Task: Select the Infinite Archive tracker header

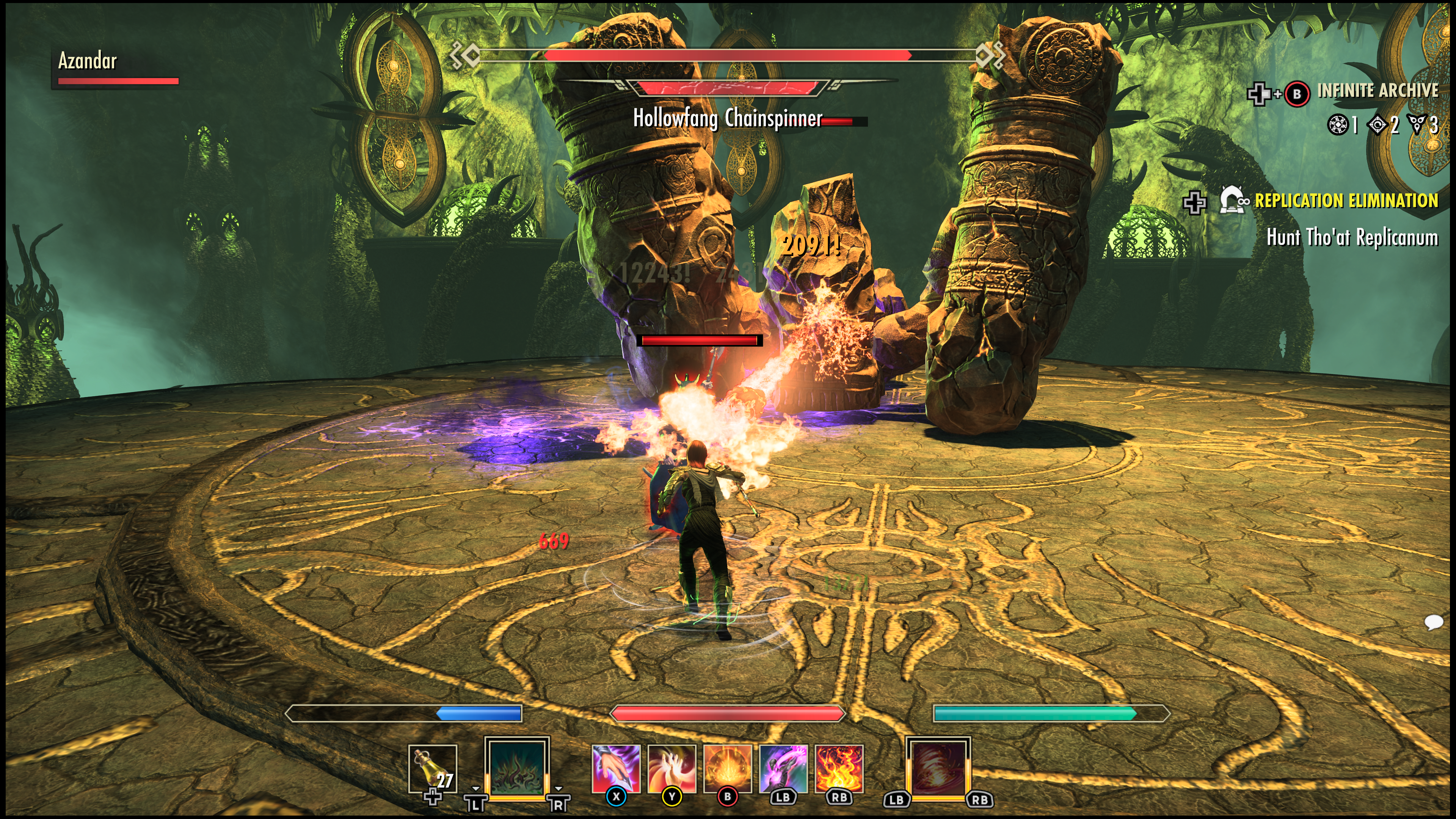Action: (1378, 91)
